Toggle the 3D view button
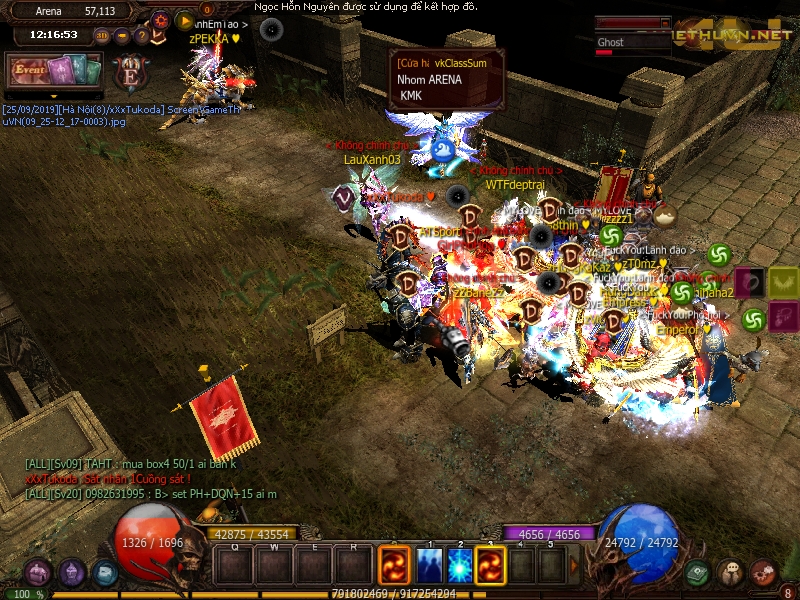Screen dimensions: 800x600 102,36
